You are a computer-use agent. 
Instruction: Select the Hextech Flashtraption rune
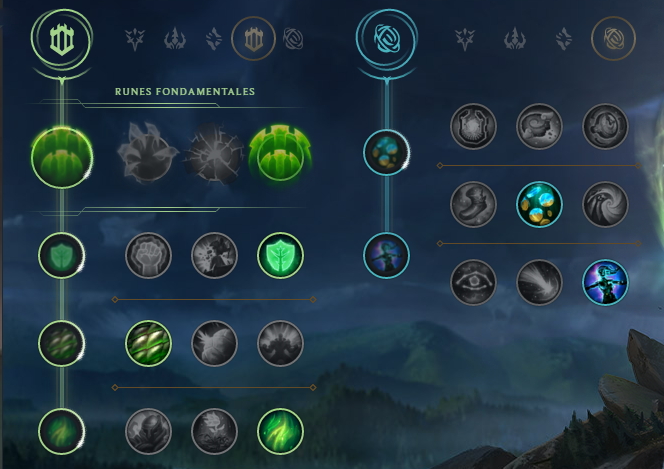point(473,127)
